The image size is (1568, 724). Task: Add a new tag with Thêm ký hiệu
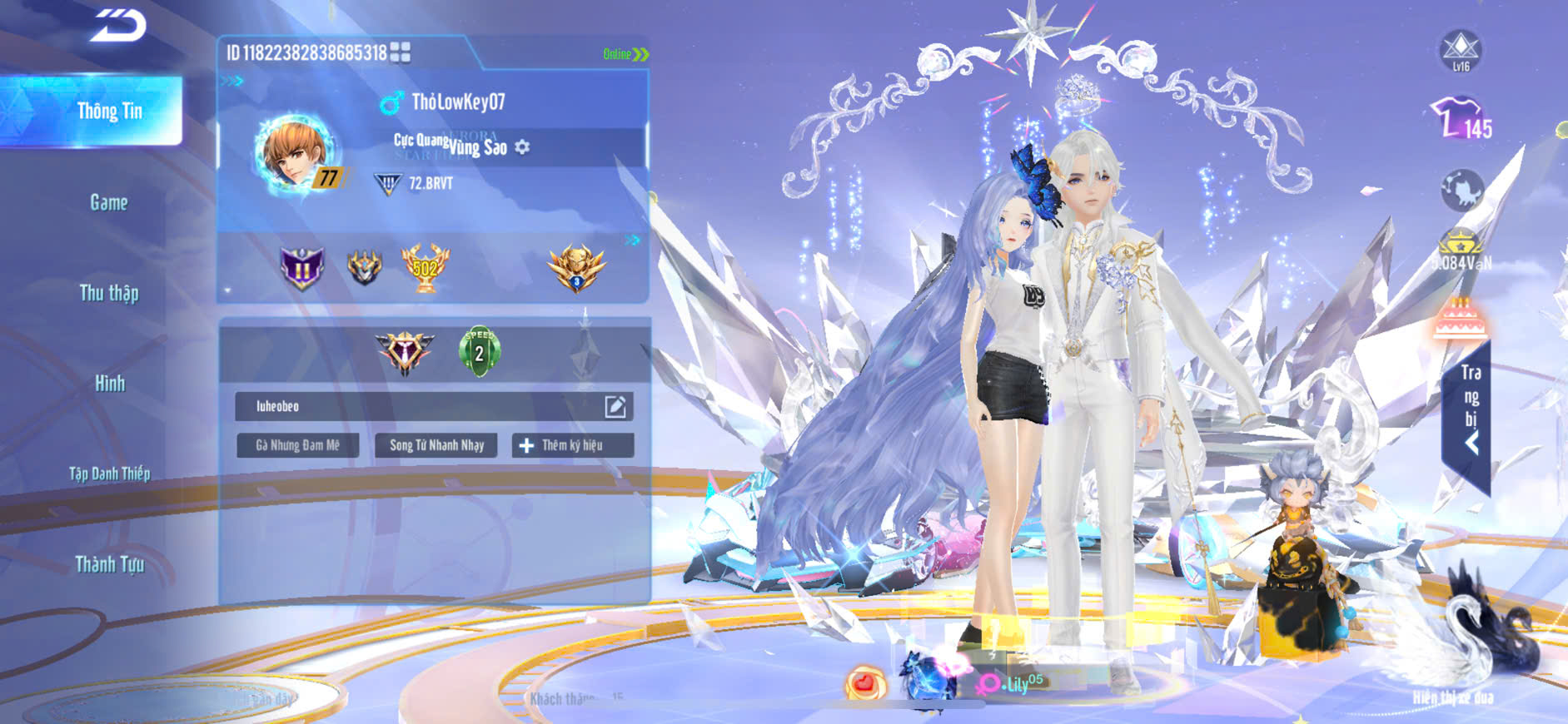(x=572, y=445)
